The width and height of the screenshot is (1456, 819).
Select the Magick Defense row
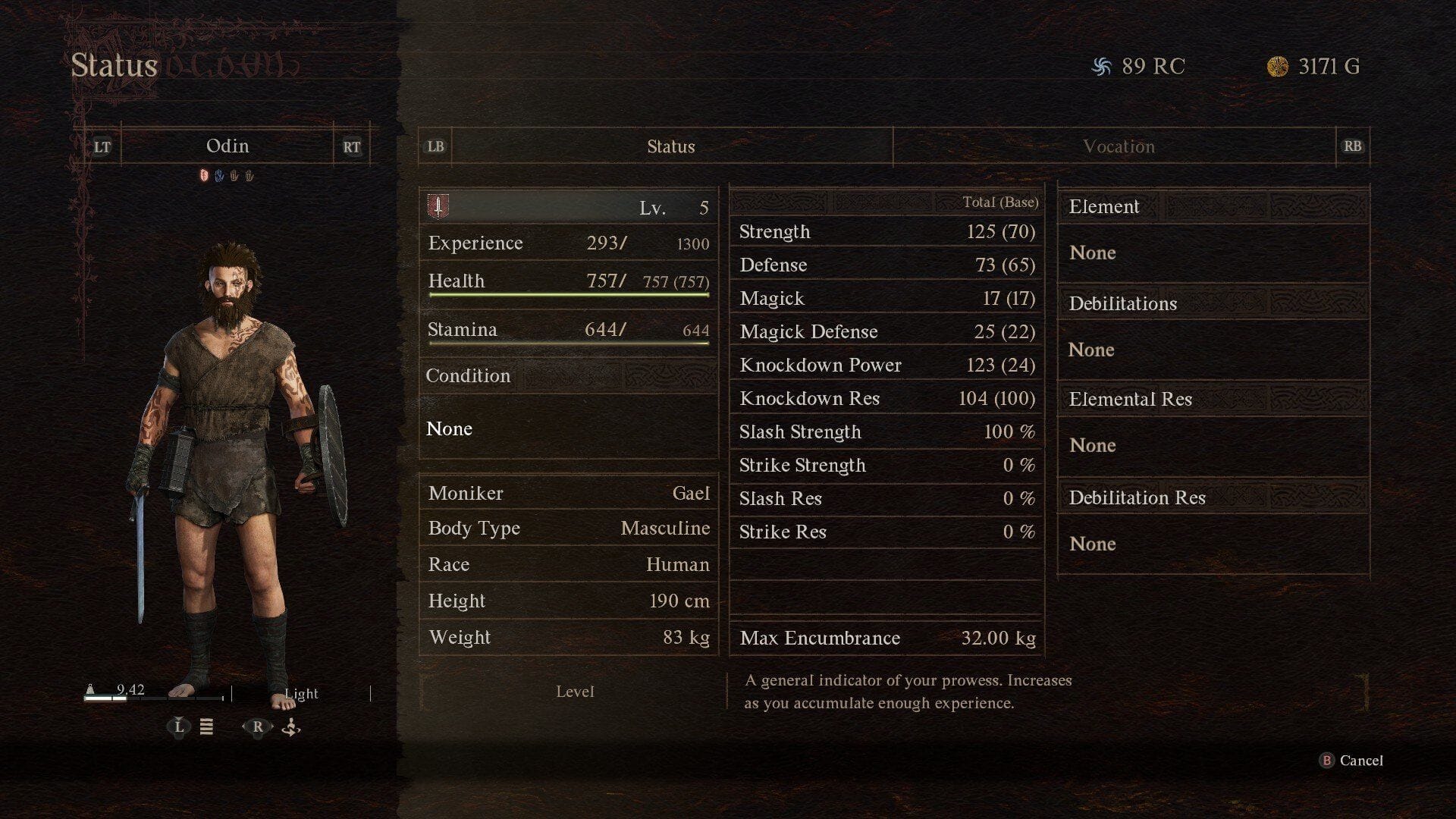[x=886, y=332]
